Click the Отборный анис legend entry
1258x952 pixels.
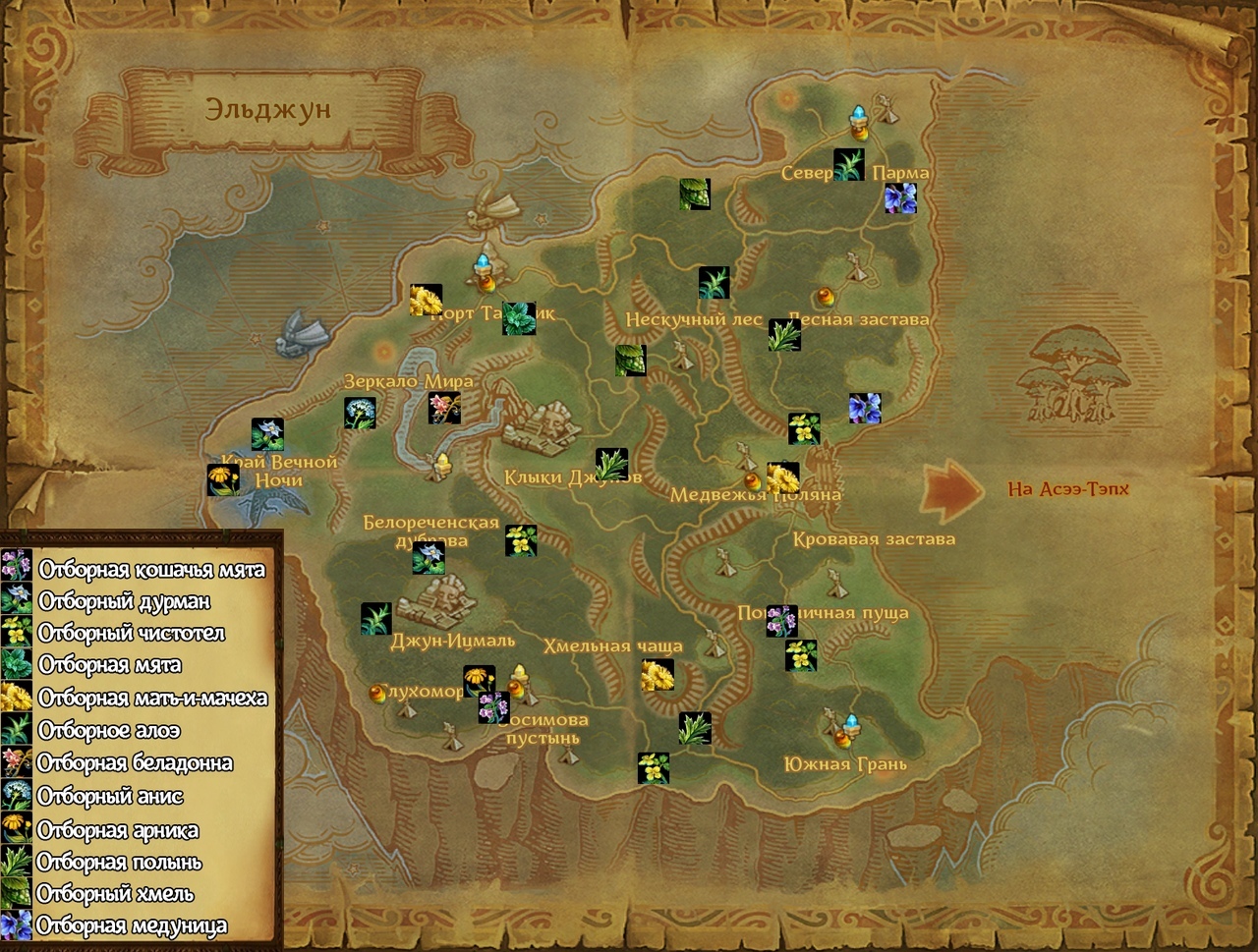(110, 796)
